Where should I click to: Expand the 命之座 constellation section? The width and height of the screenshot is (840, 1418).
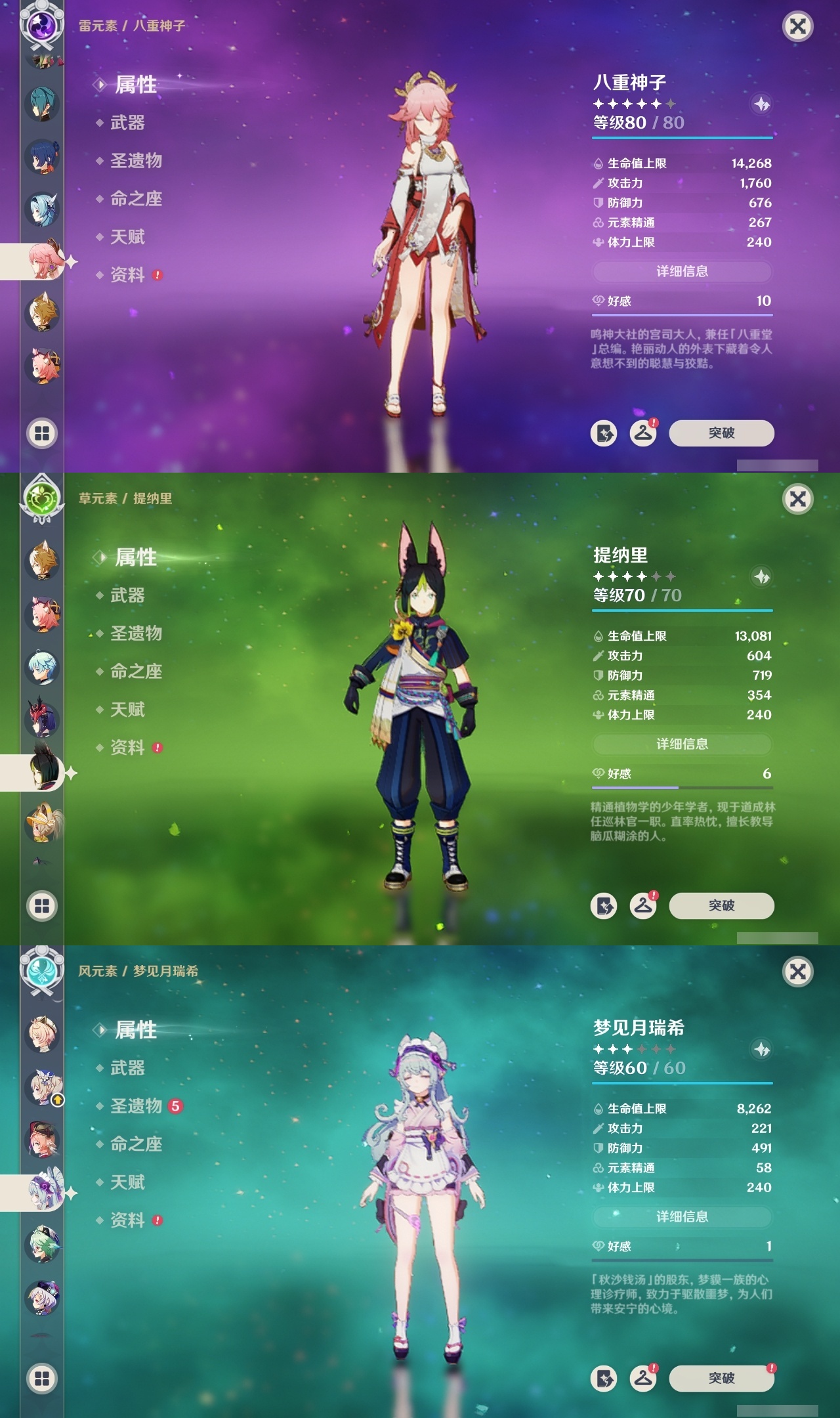[x=136, y=670]
